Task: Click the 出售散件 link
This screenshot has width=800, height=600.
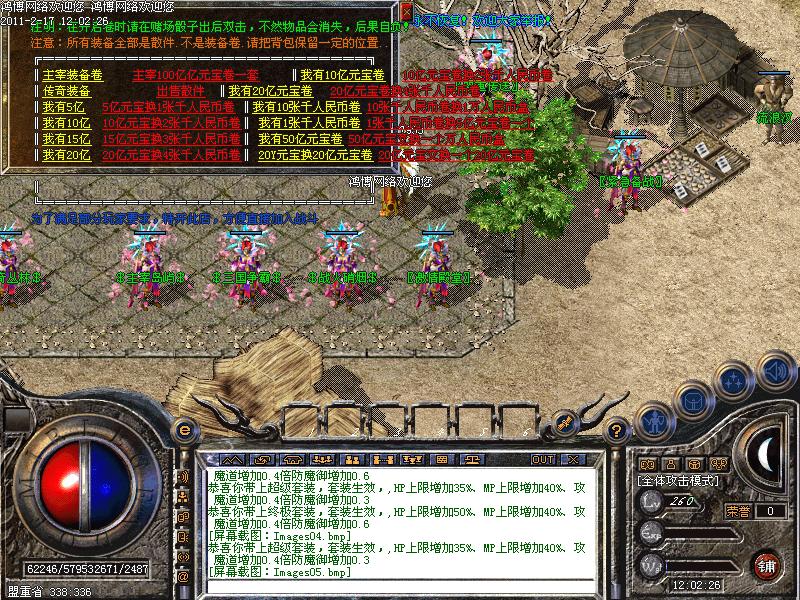Action: tap(180, 91)
